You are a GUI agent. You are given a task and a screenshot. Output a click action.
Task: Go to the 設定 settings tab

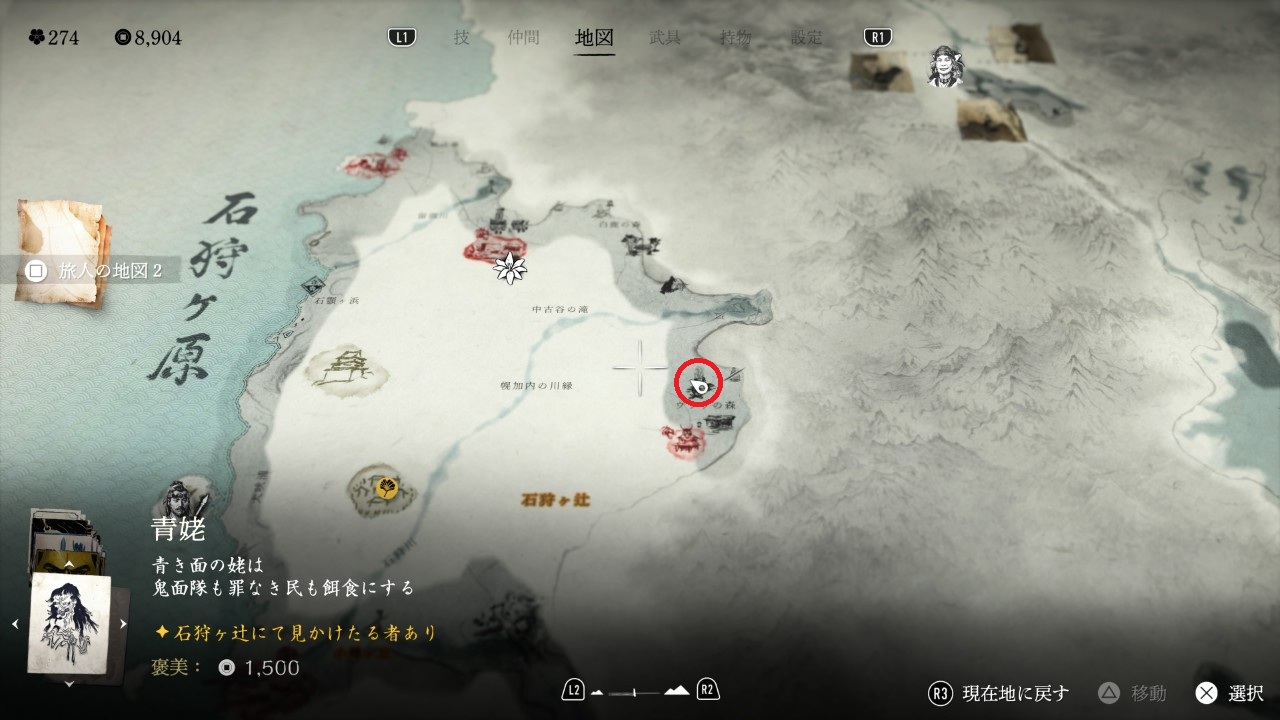click(x=807, y=38)
